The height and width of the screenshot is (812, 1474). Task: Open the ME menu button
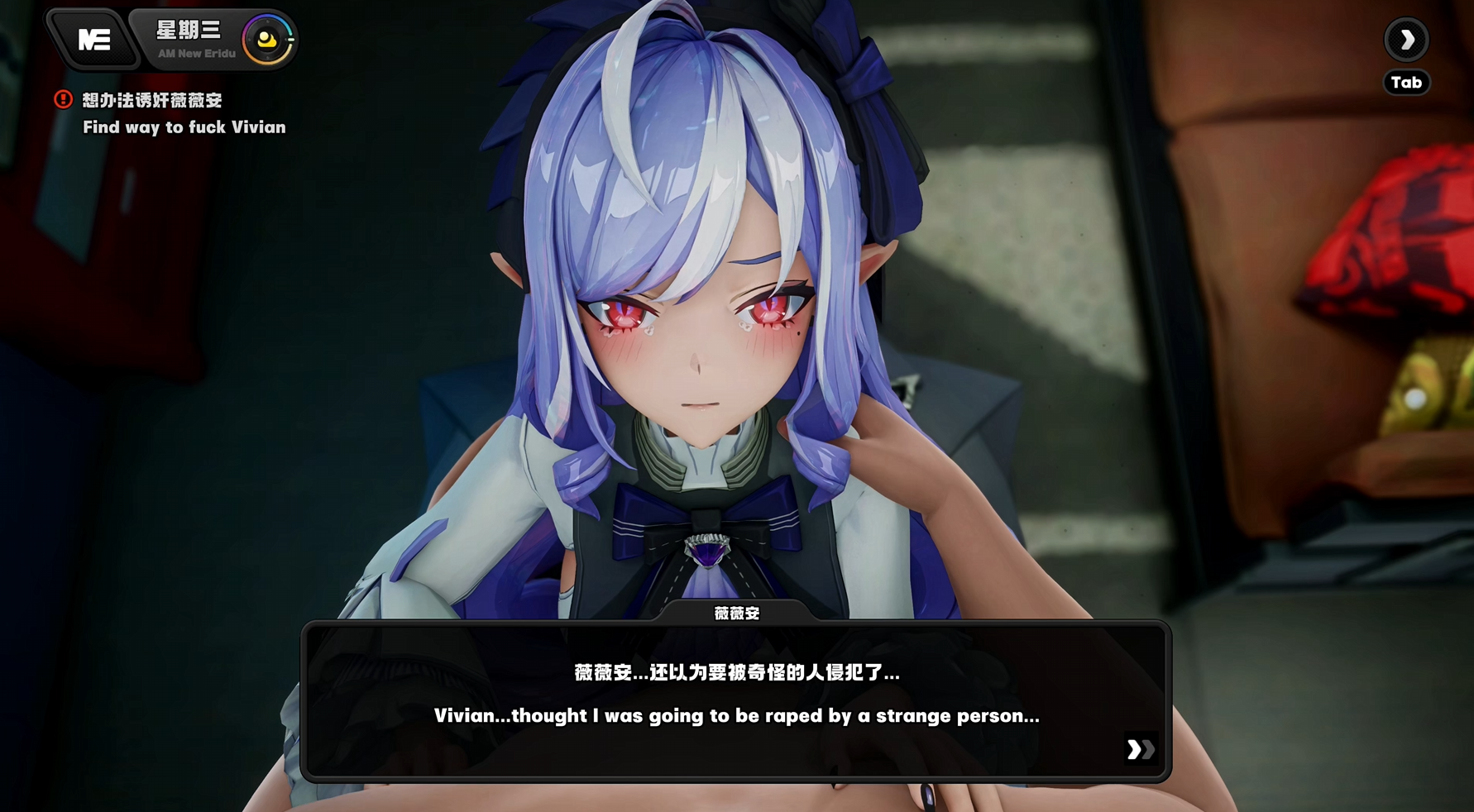point(93,40)
